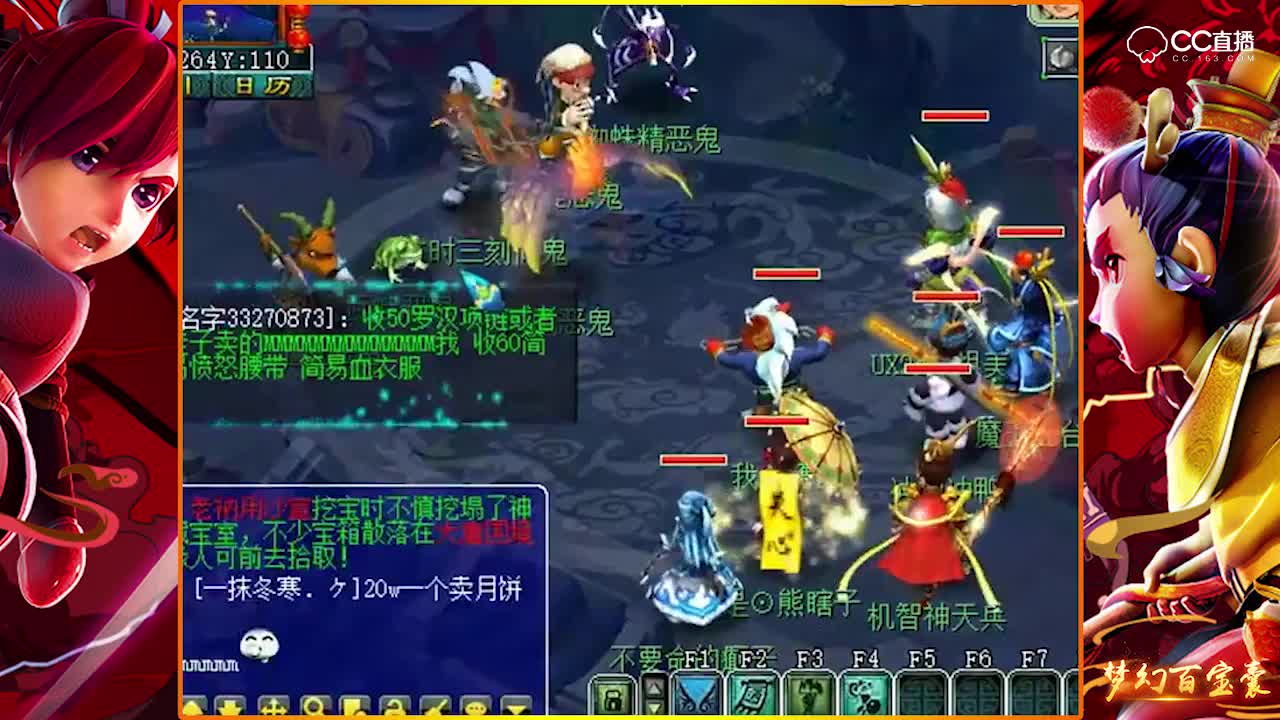This screenshot has width=1280, height=720.
Task: Collapse hotkey bar with the down arrow
Action: pyautogui.click(x=654, y=708)
